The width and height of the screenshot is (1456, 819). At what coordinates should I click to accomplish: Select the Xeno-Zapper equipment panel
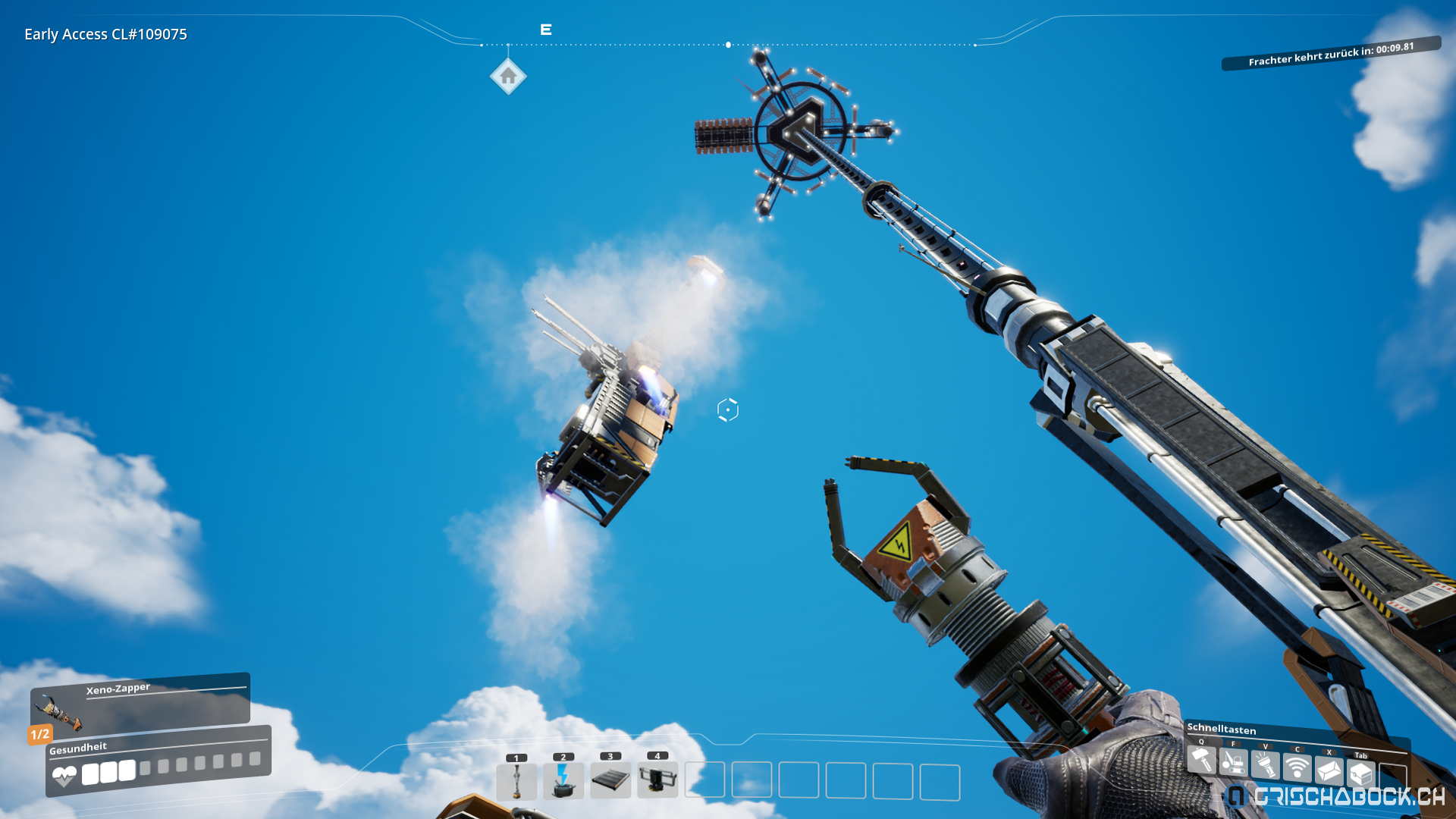click(x=140, y=702)
